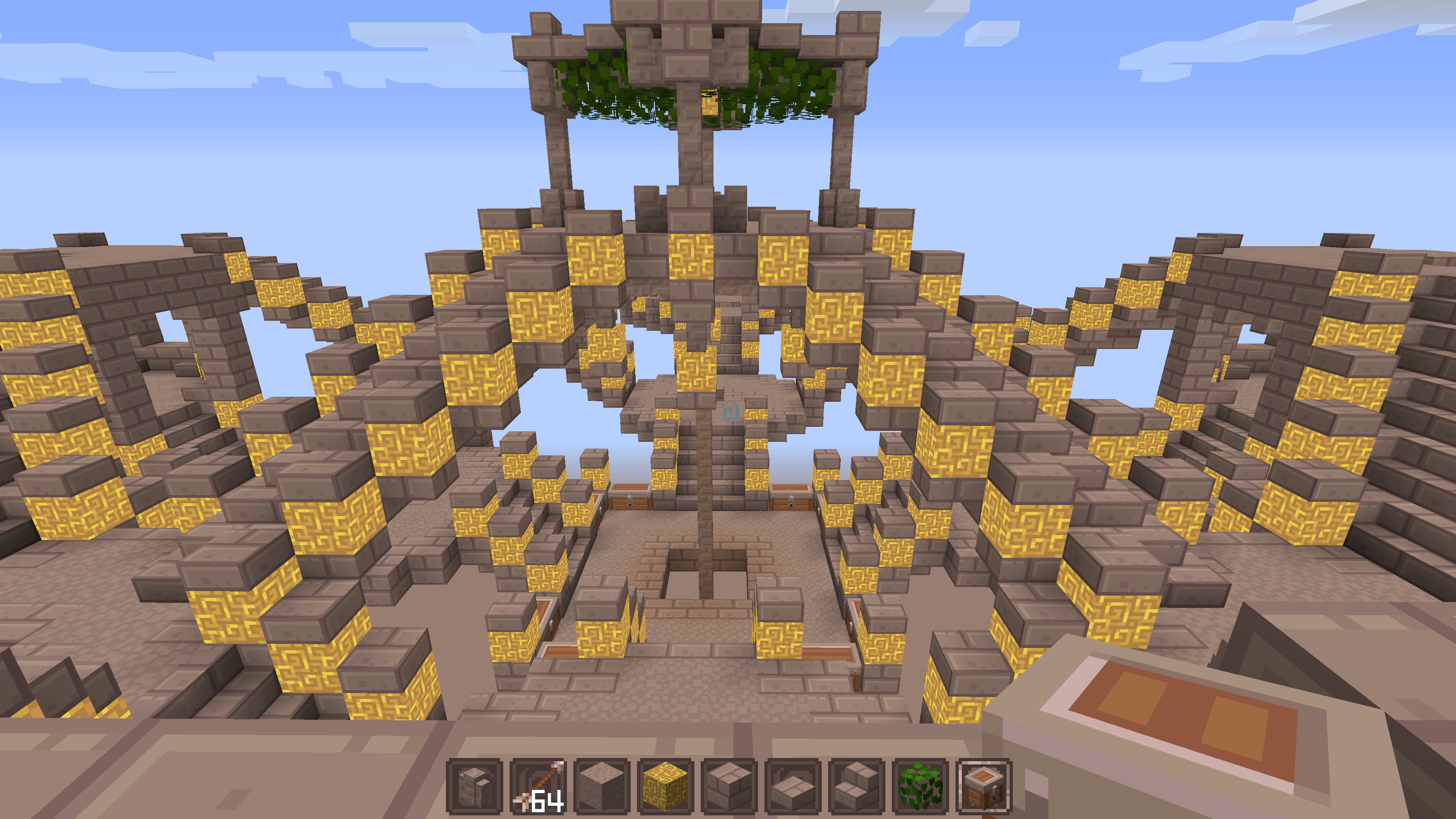Image resolution: width=1456 pixels, height=819 pixels.
Task: Choose the plain smooth stone block slot
Action: [x=602, y=787]
